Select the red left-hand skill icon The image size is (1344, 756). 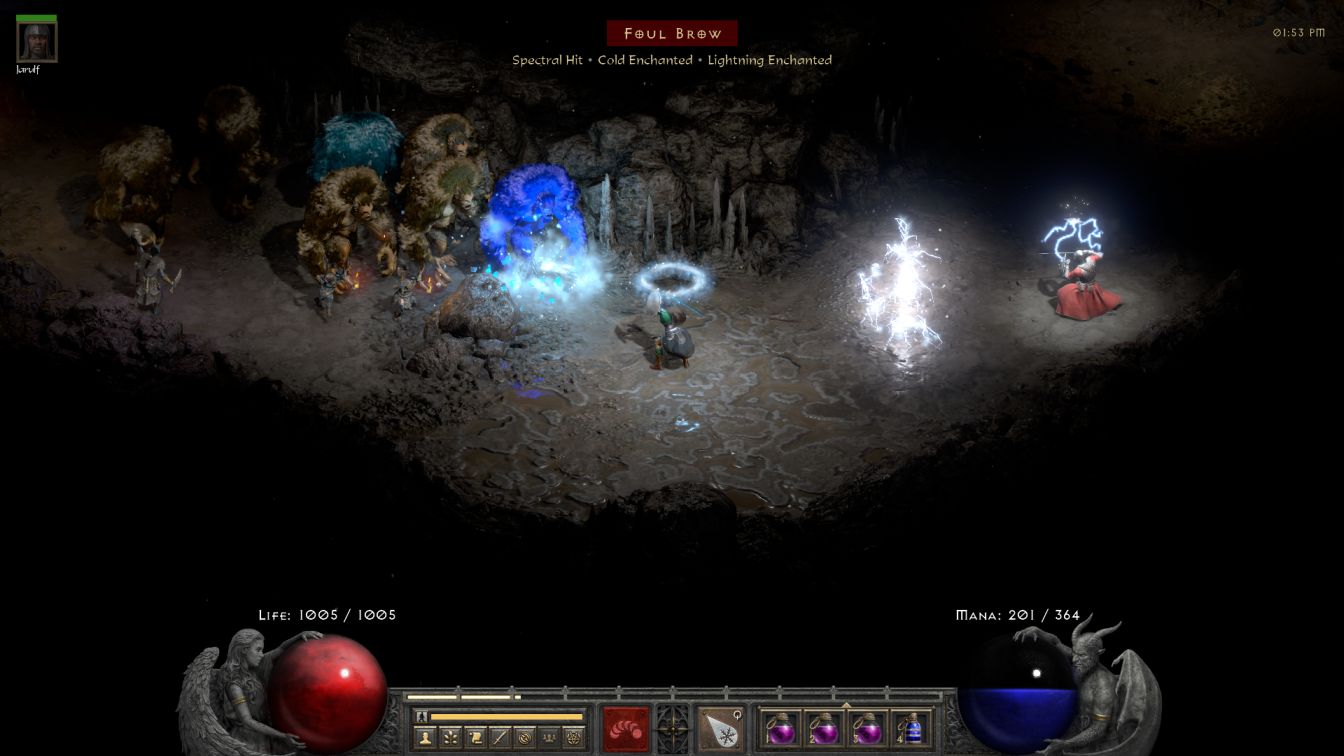click(x=625, y=728)
